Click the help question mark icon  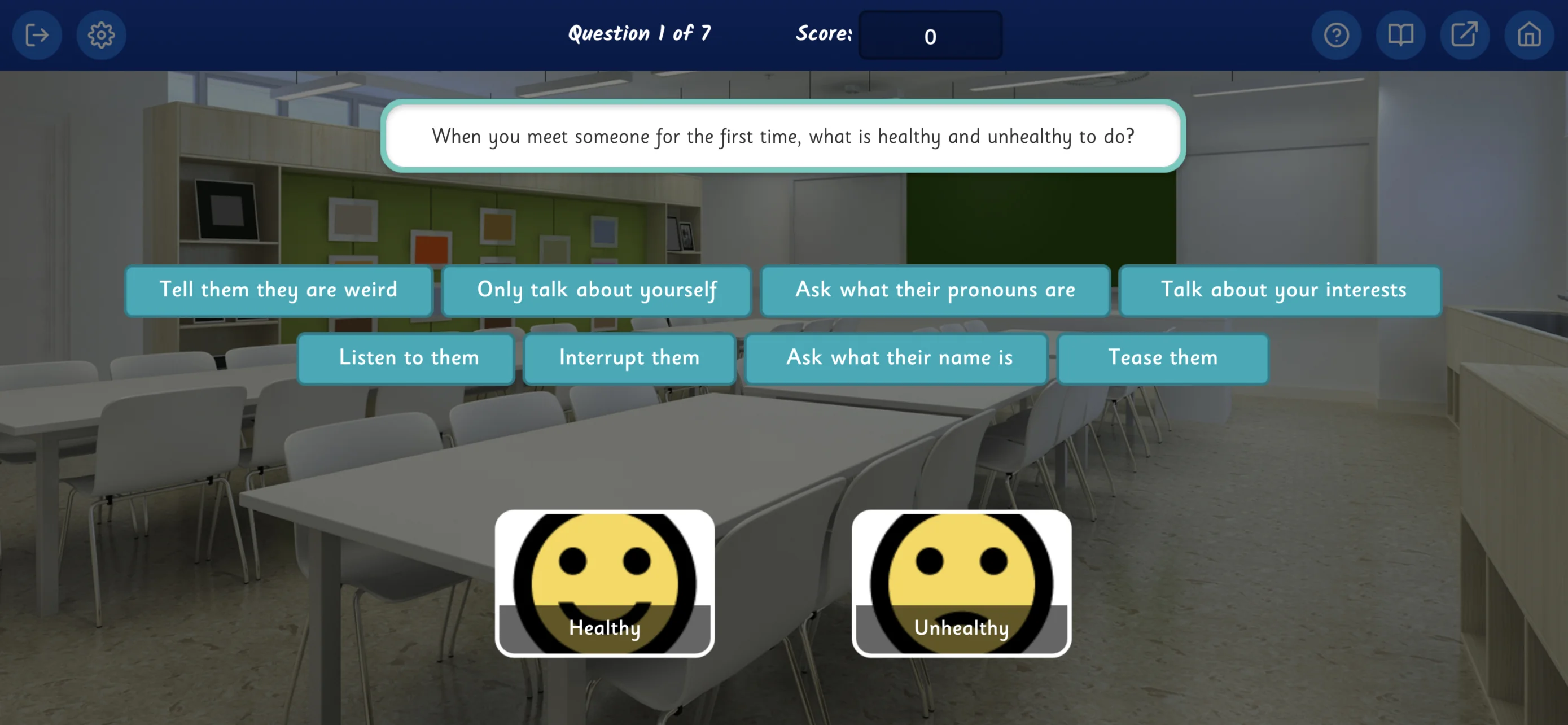[1337, 34]
